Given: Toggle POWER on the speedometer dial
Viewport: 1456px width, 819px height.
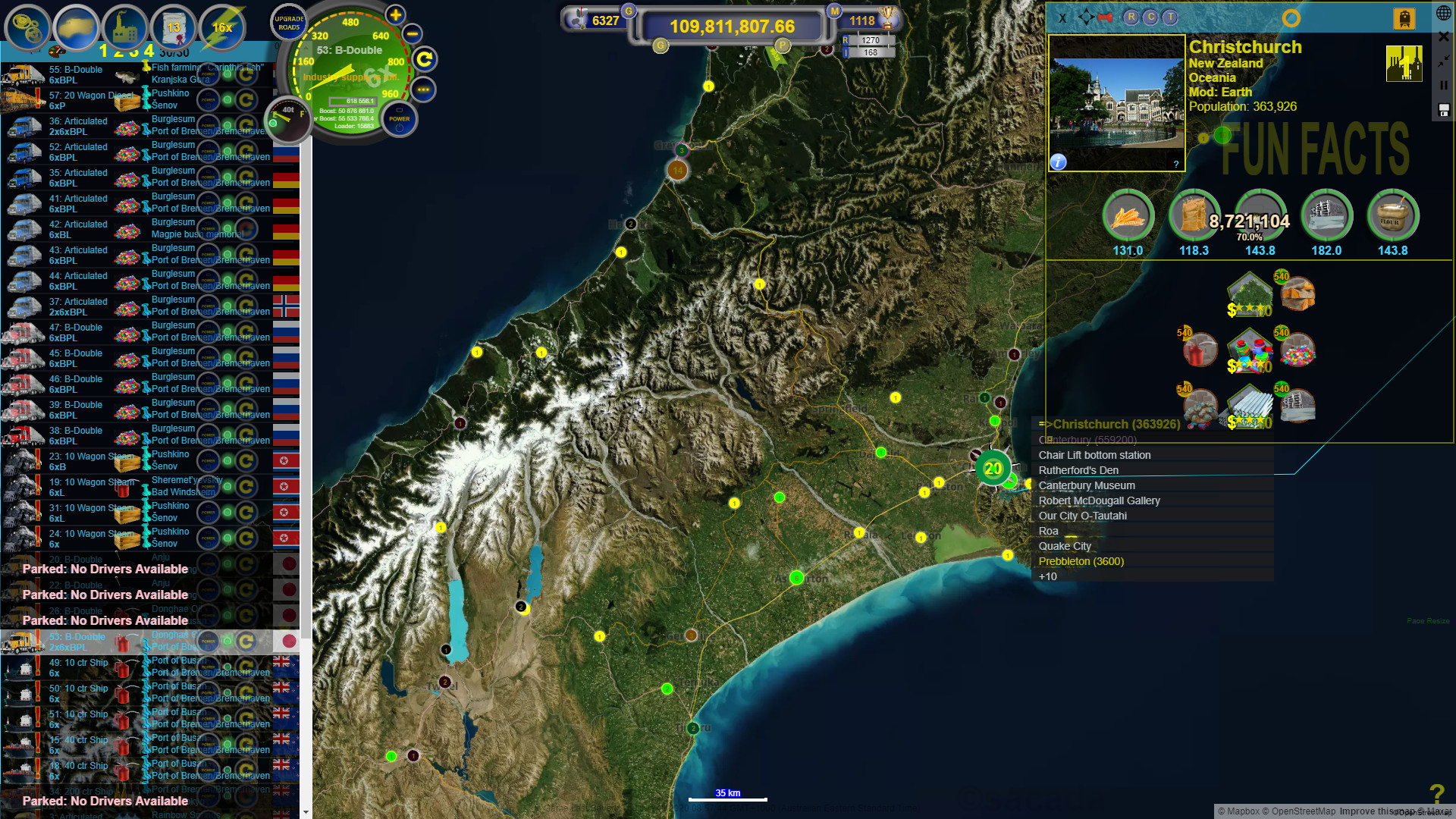Looking at the screenshot, I should pos(400,119).
